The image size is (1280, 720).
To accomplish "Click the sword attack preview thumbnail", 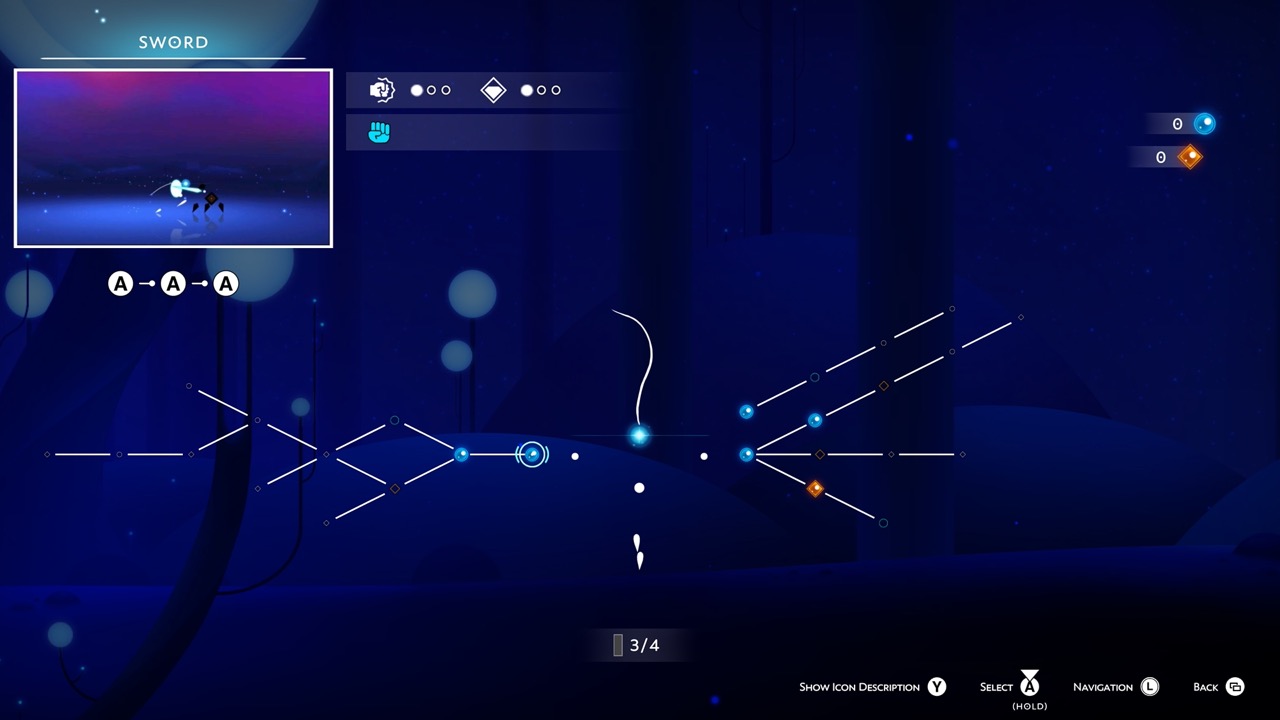I will pyautogui.click(x=172, y=157).
